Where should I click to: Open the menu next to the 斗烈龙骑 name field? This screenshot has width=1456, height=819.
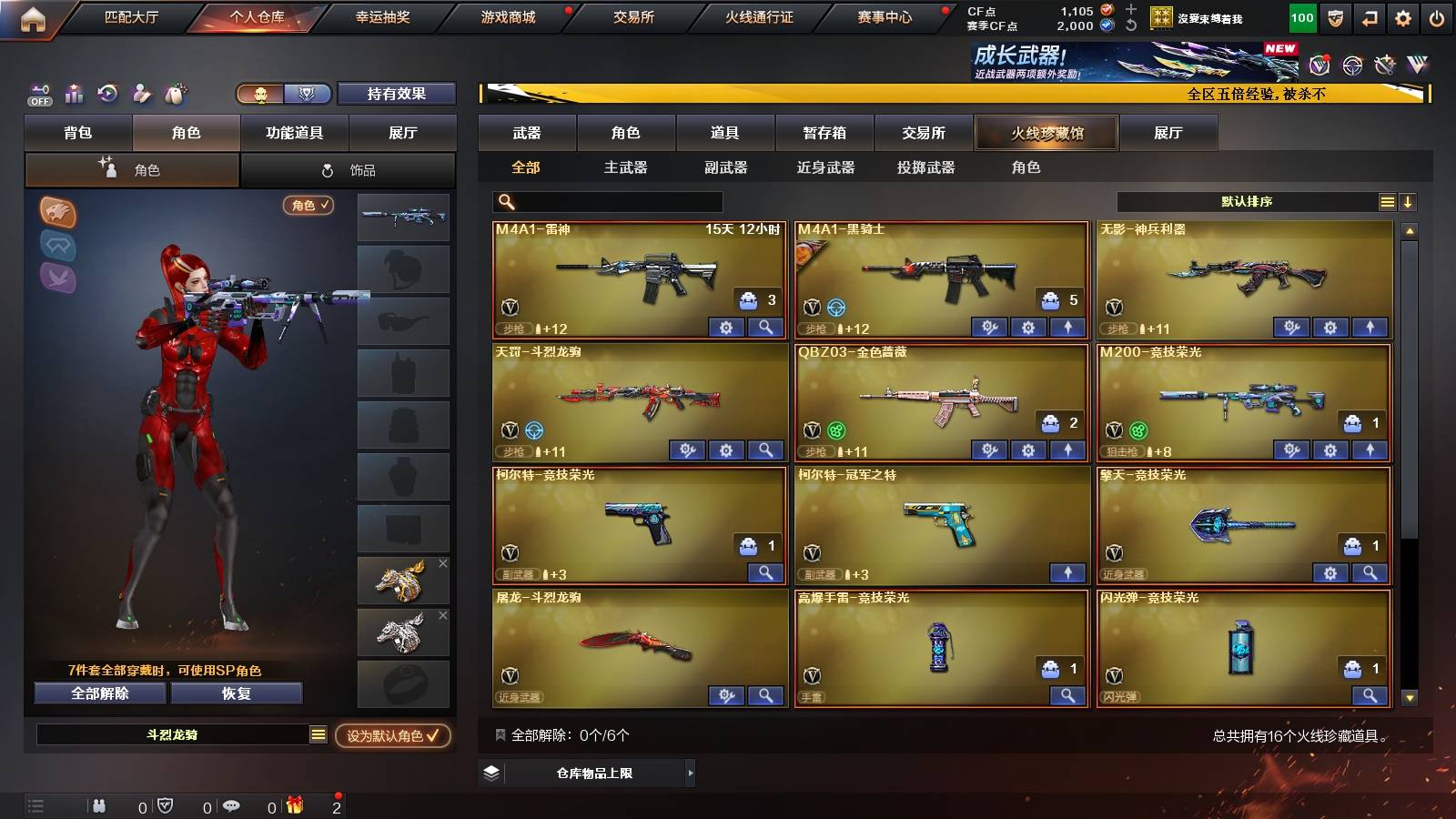pyautogui.click(x=318, y=734)
